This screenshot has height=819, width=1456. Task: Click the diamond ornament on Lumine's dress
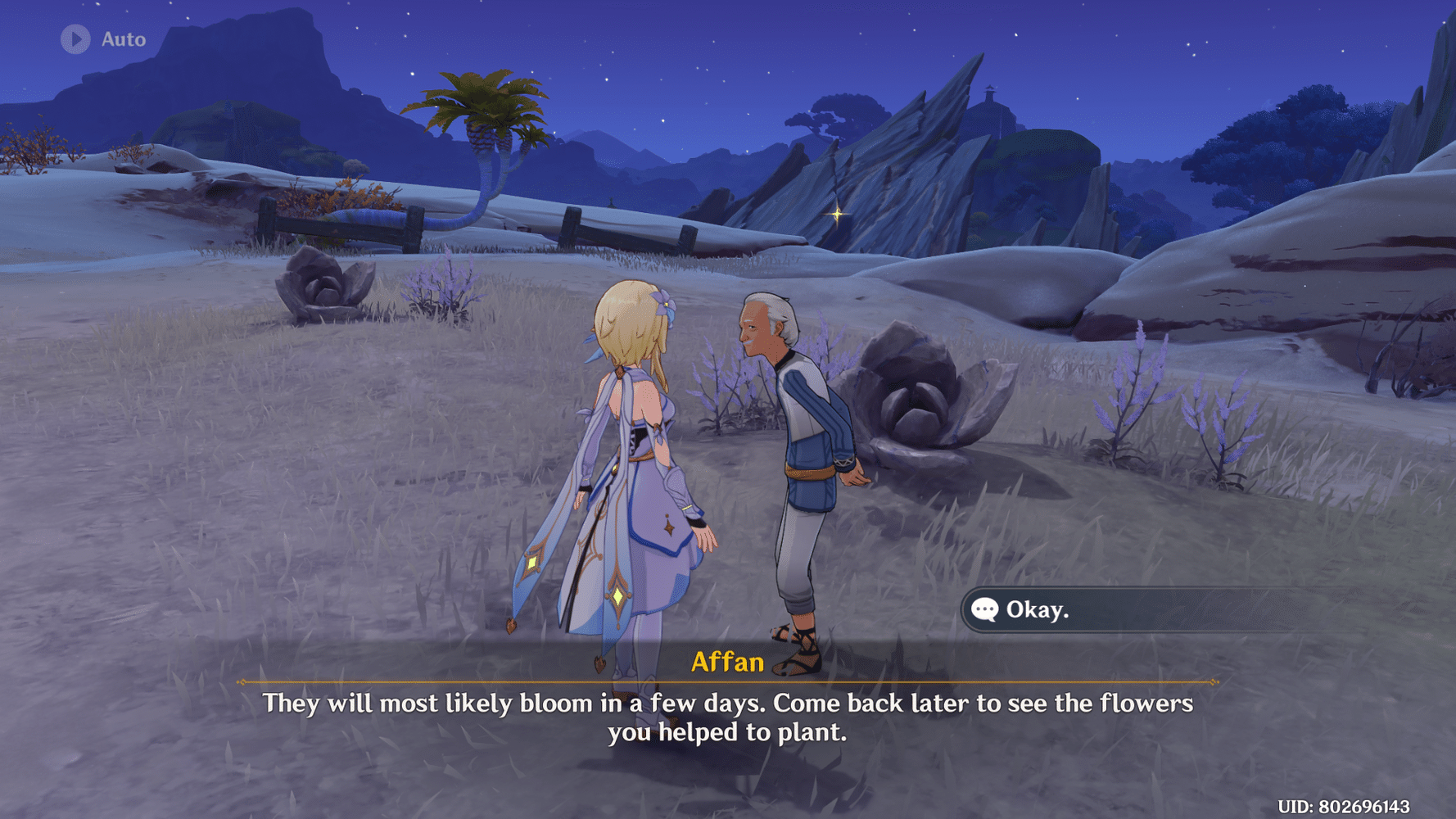click(616, 597)
